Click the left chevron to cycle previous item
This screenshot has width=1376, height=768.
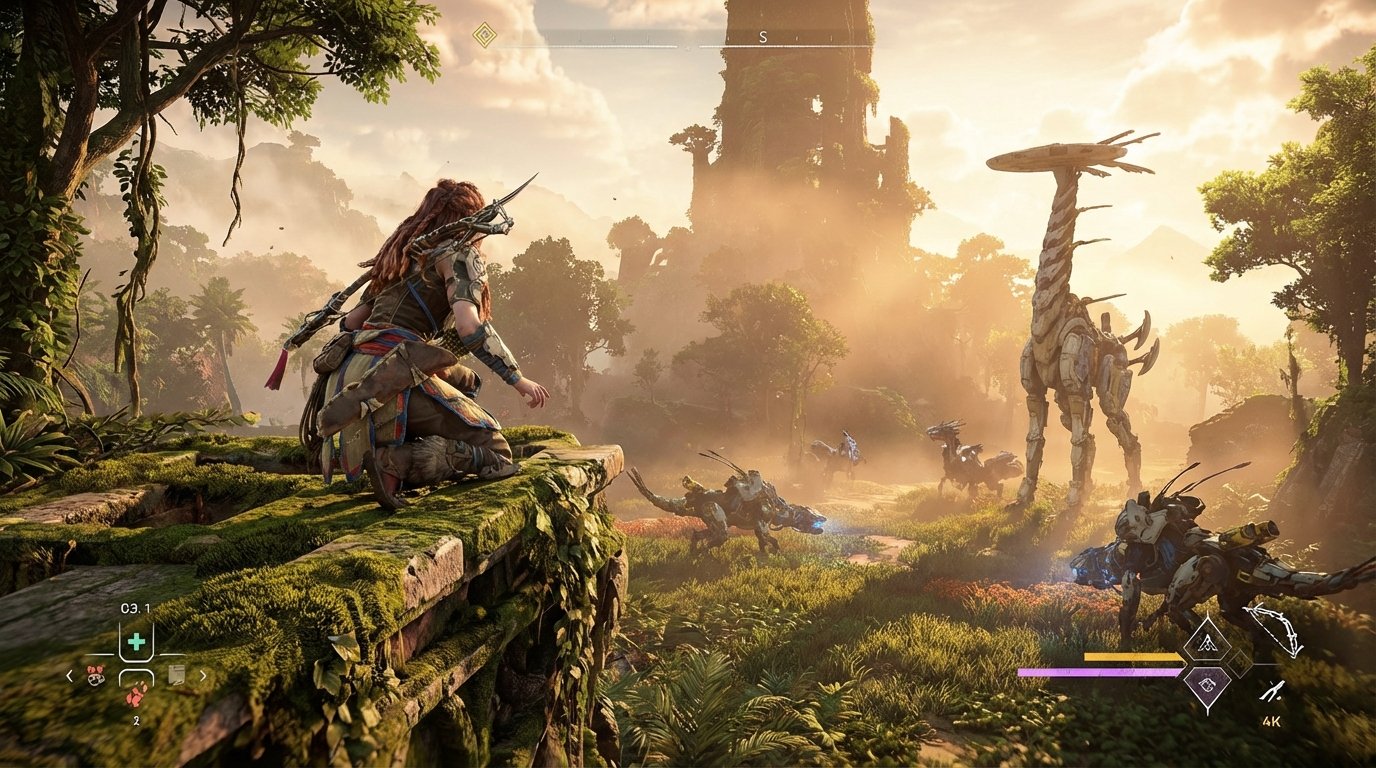click(x=70, y=675)
